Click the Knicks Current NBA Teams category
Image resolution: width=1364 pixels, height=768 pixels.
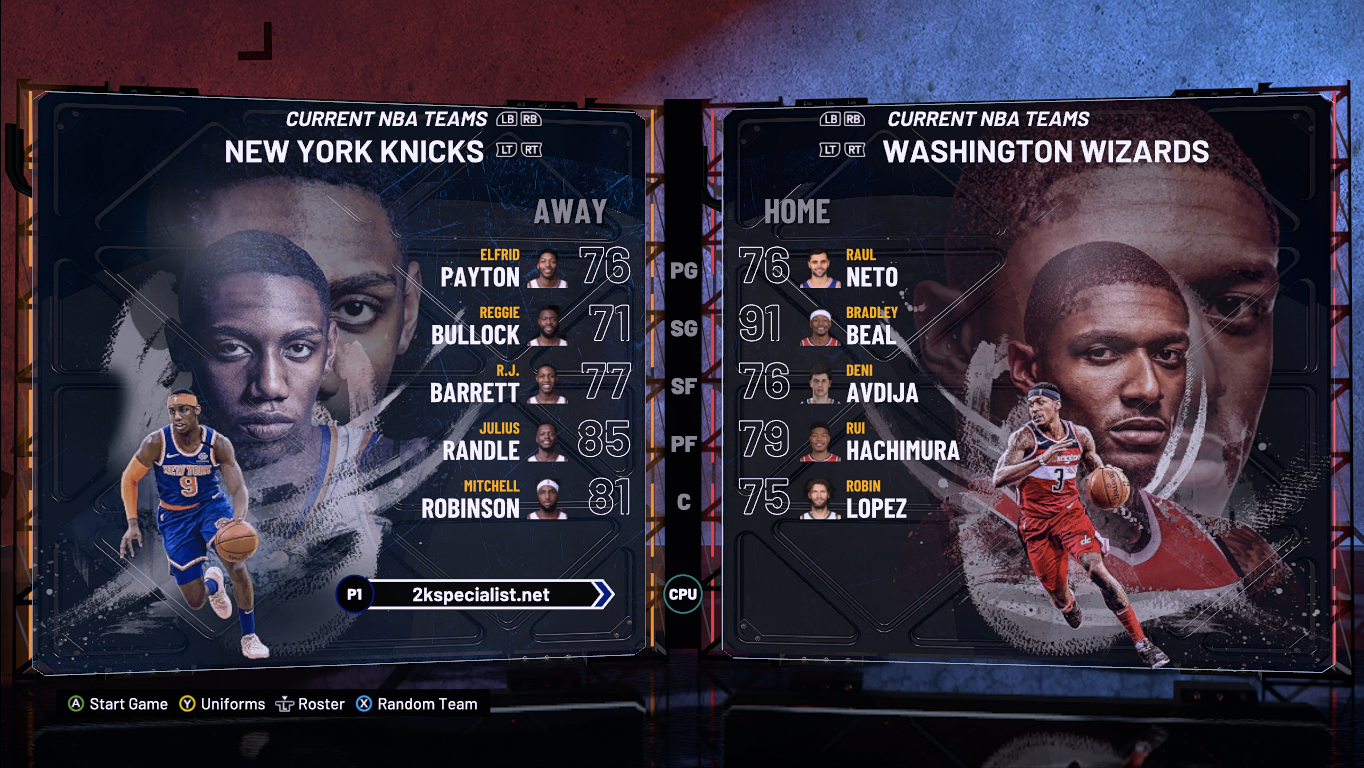point(386,119)
